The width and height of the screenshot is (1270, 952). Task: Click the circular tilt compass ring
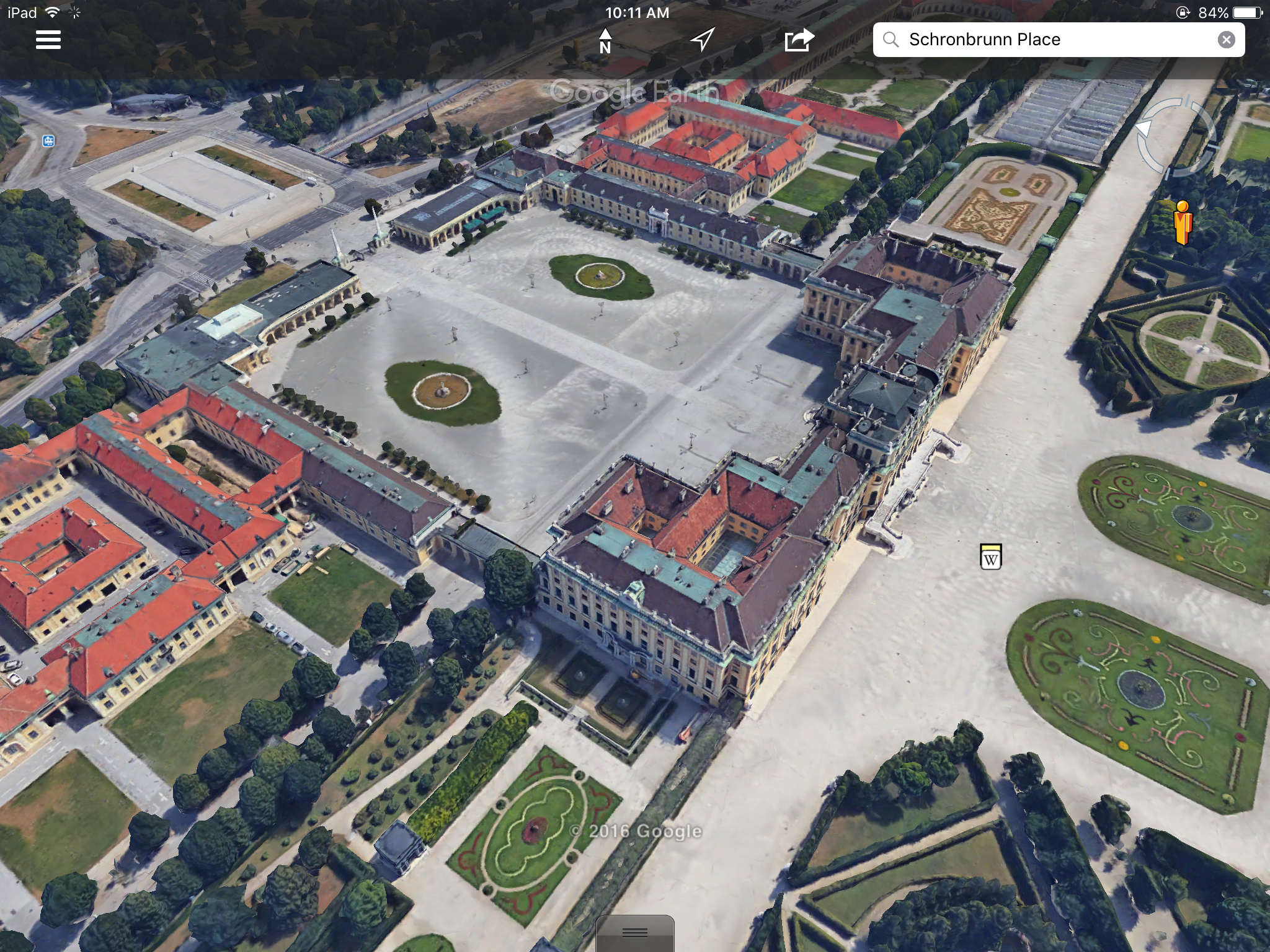(x=1174, y=136)
